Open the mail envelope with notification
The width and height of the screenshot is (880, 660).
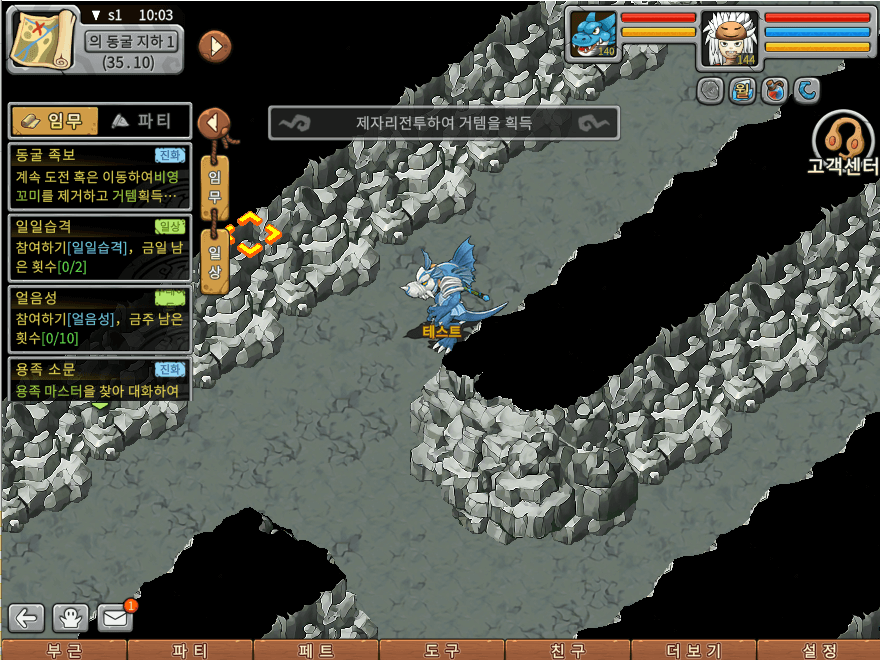tap(115, 617)
